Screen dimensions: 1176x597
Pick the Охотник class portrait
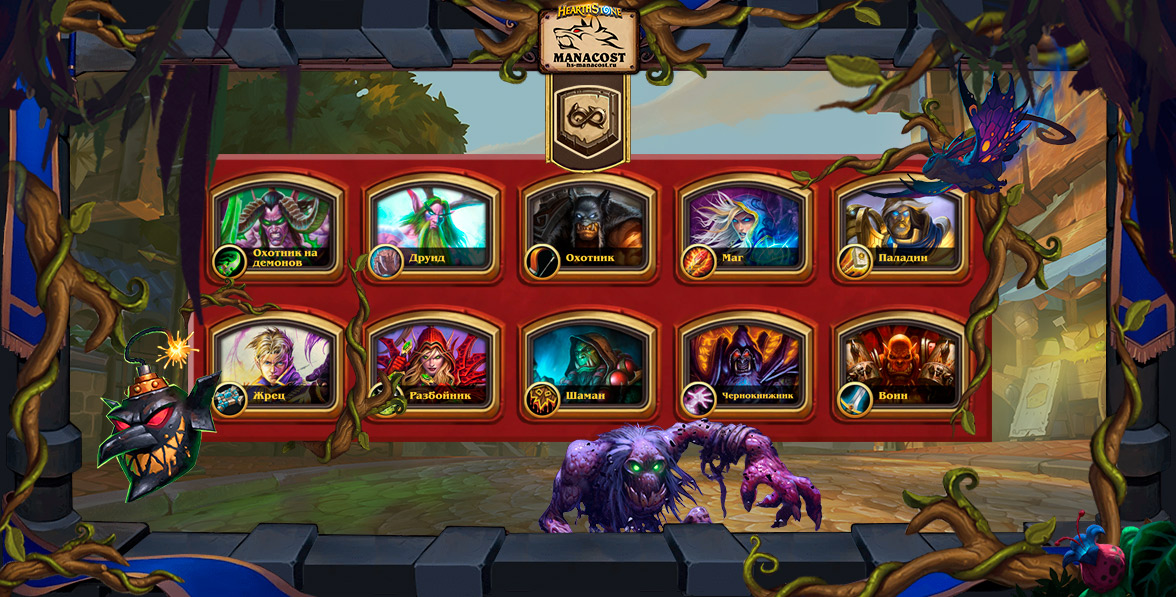pyautogui.click(x=588, y=227)
